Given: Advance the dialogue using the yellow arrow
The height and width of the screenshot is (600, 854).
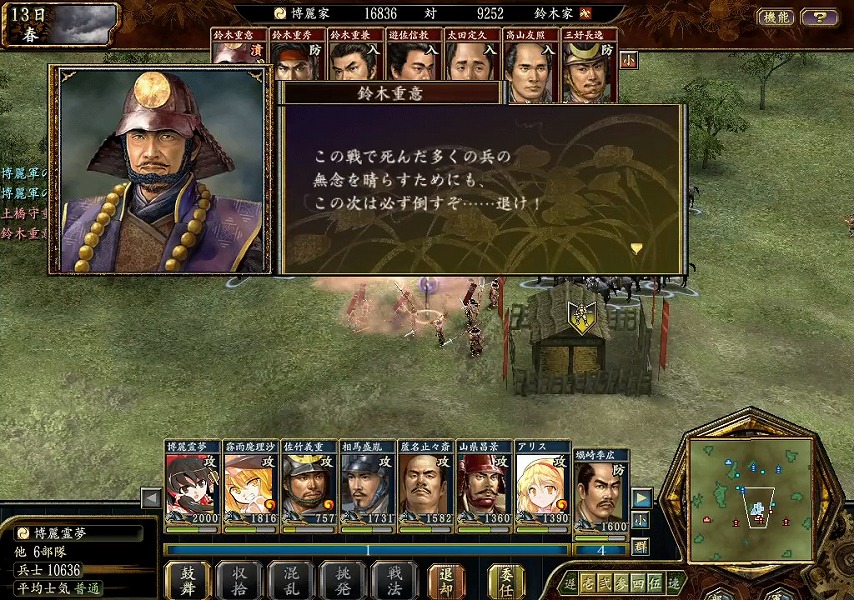Looking at the screenshot, I should [635, 247].
